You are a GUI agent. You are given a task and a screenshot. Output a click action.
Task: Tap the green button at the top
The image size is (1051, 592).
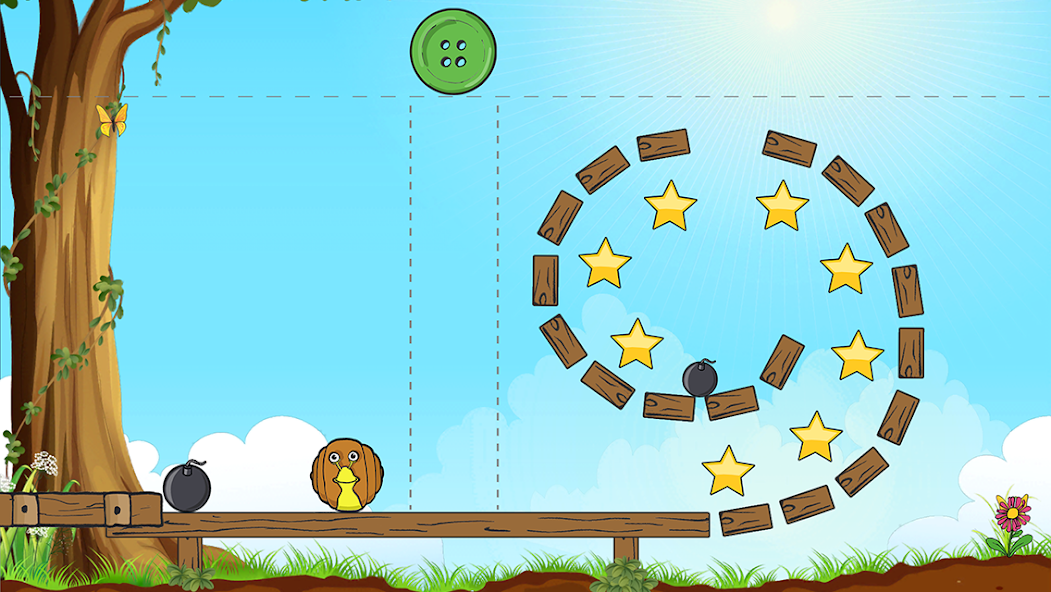[x=453, y=52]
